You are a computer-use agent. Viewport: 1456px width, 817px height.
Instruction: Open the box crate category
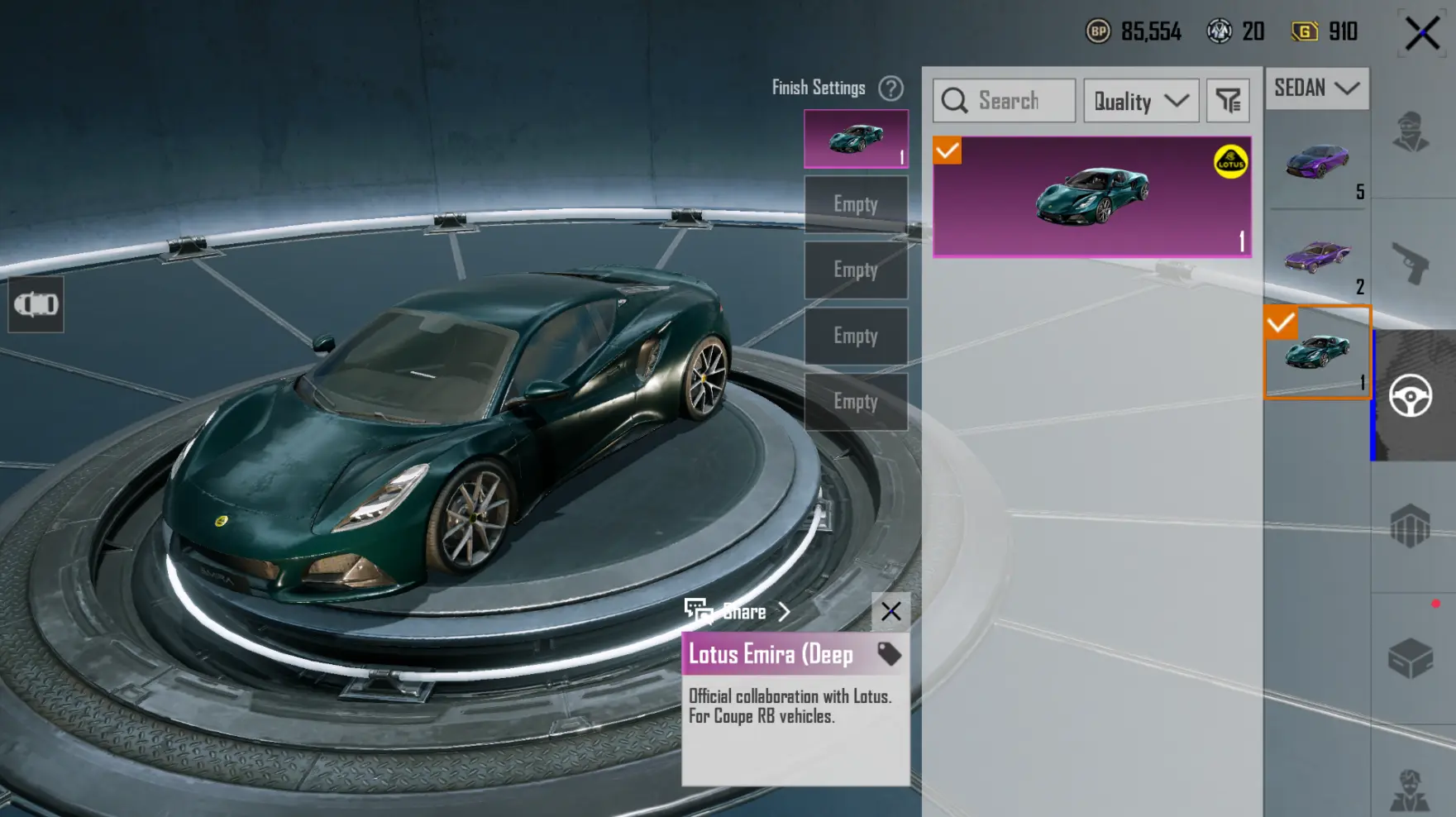(x=1411, y=658)
